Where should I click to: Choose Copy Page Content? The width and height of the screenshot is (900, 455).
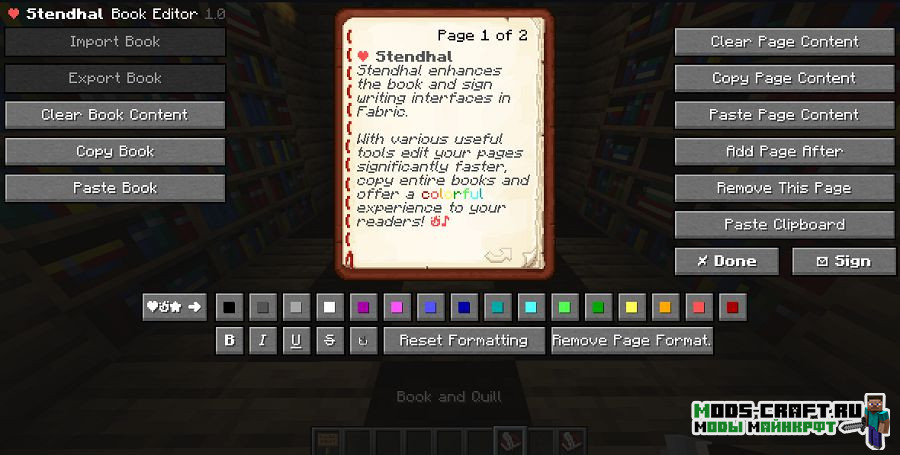pos(784,78)
